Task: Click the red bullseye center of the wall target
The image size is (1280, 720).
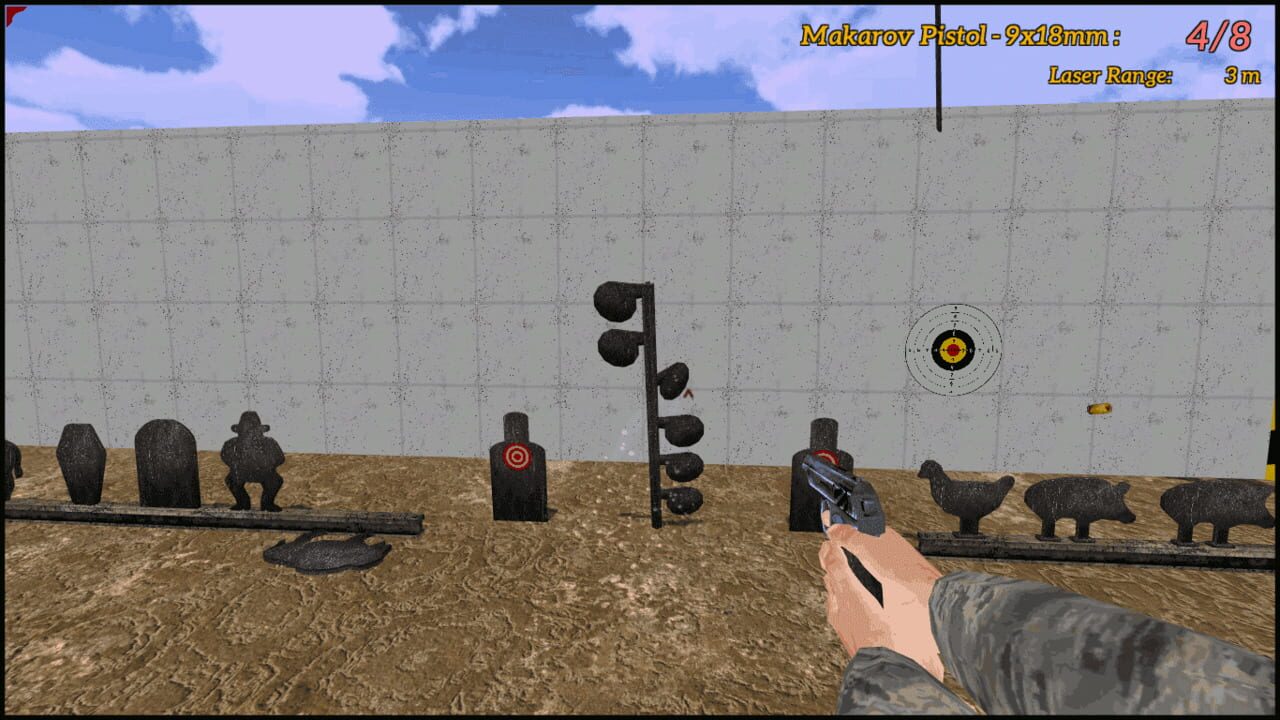Action: click(x=953, y=350)
